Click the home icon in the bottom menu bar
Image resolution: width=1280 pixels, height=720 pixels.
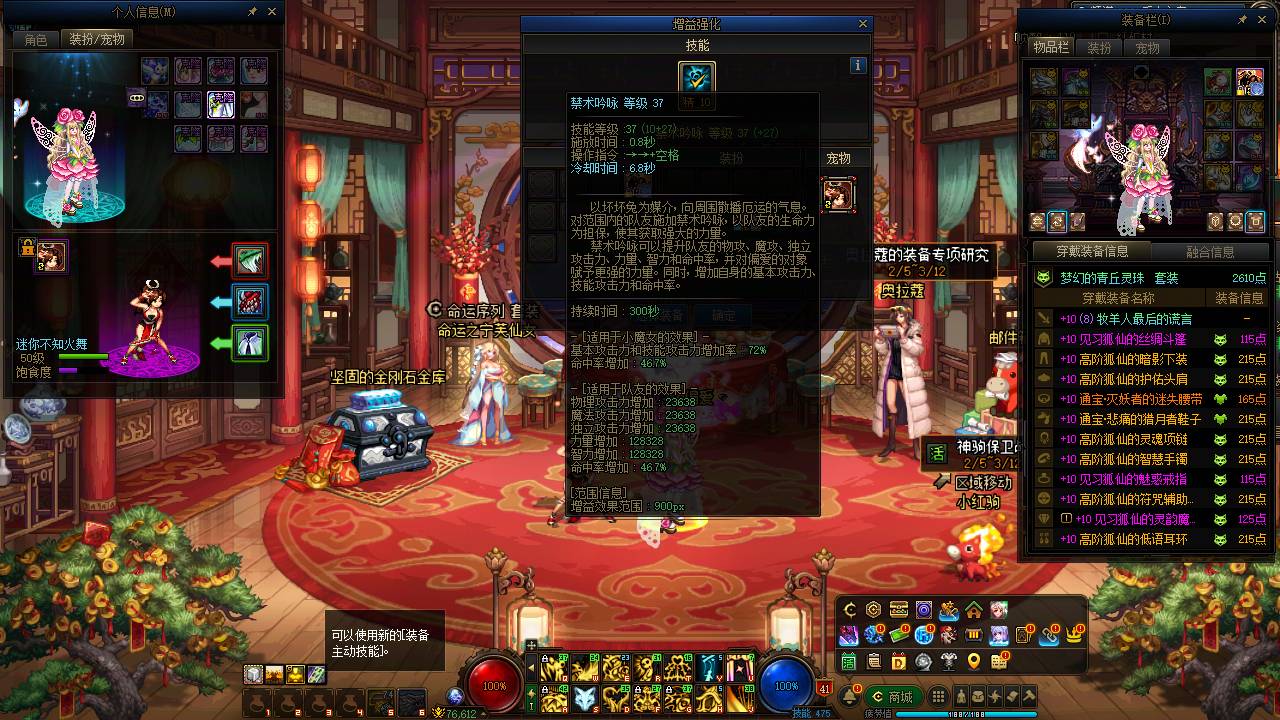pos(974,610)
